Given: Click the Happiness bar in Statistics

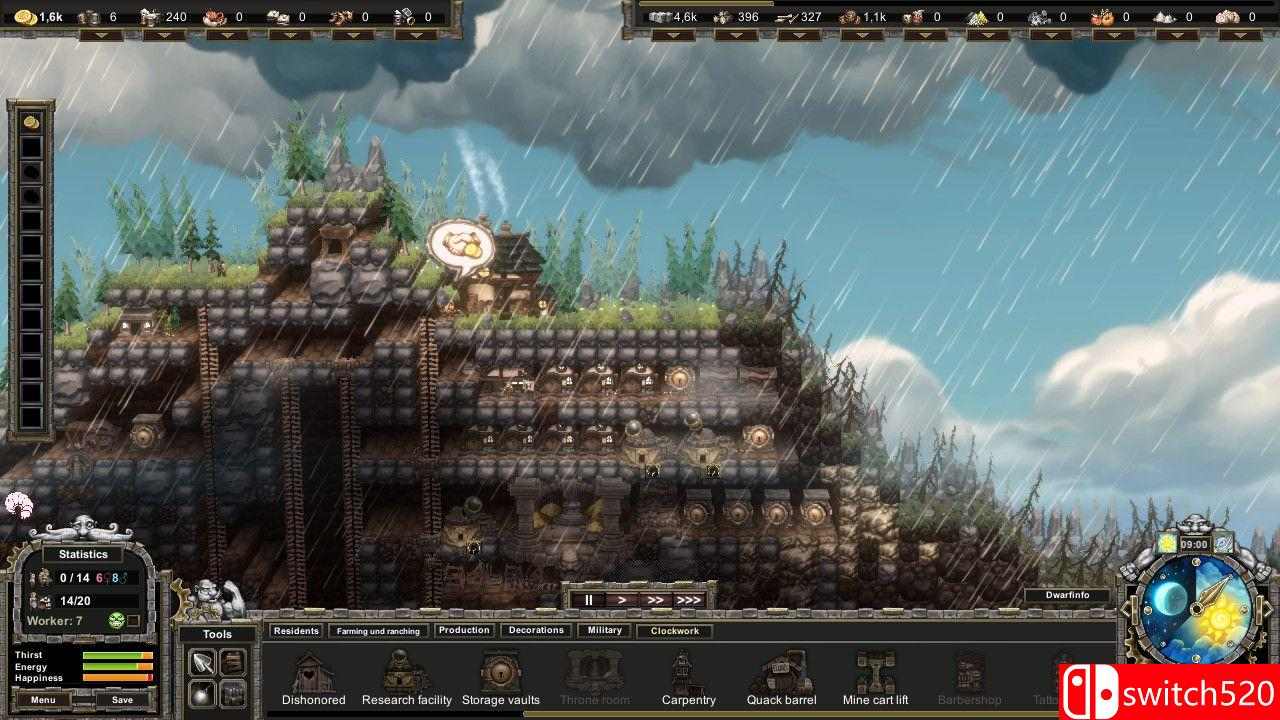Looking at the screenshot, I should click(118, 677).
